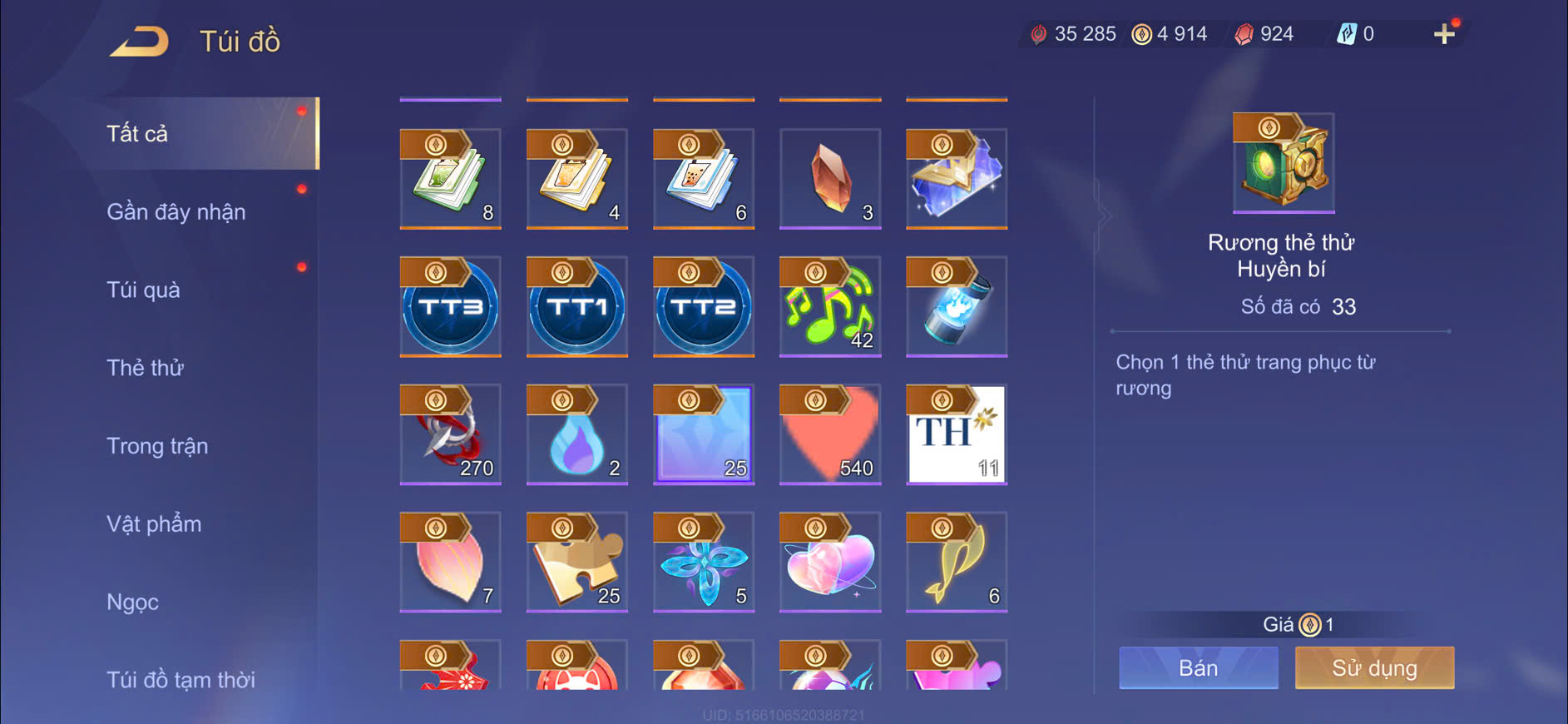
Task: Pick the purple water droplet item
Action: (x=577, y=434)
